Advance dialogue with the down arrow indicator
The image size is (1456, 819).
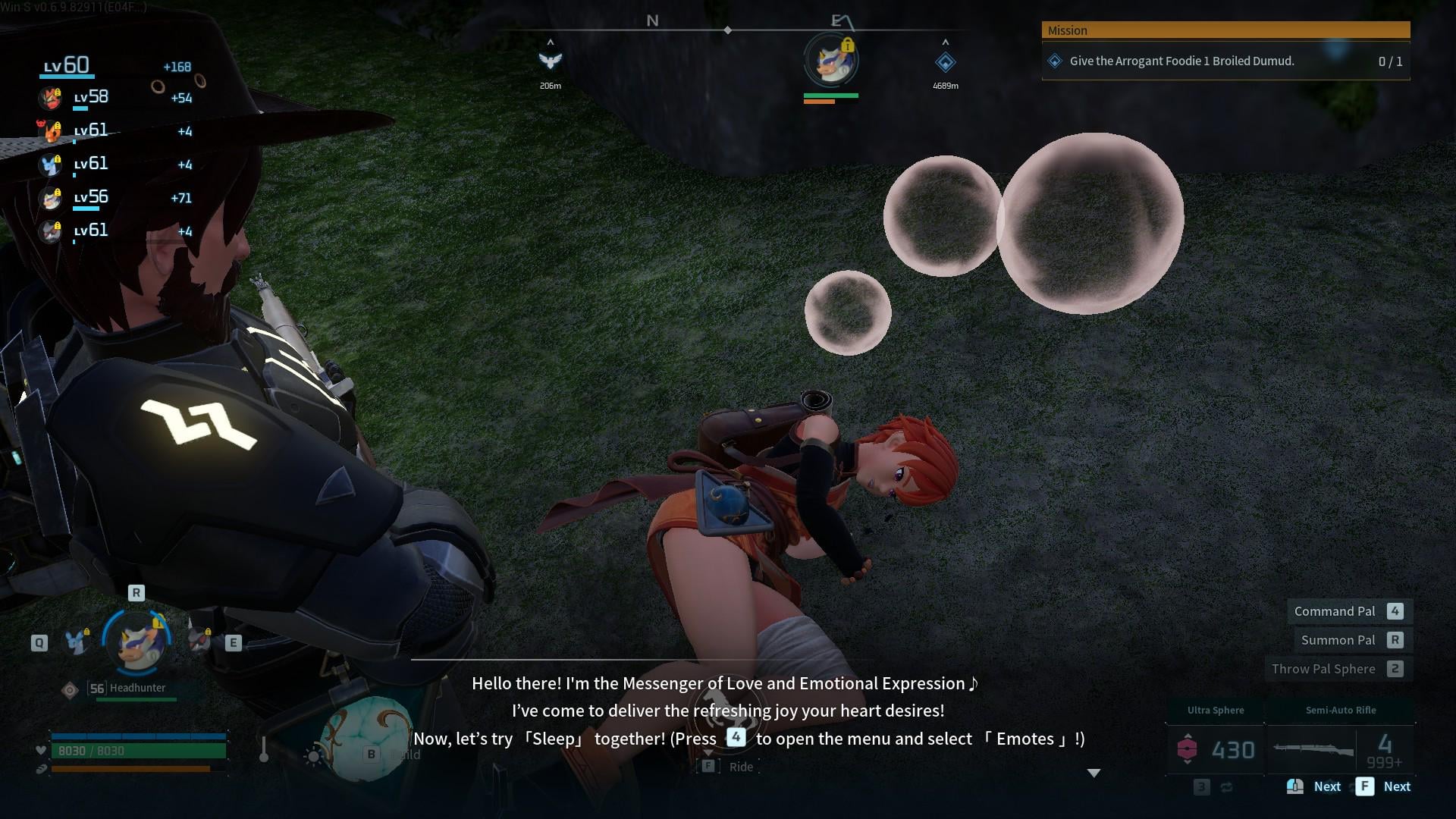[1094, 773]
